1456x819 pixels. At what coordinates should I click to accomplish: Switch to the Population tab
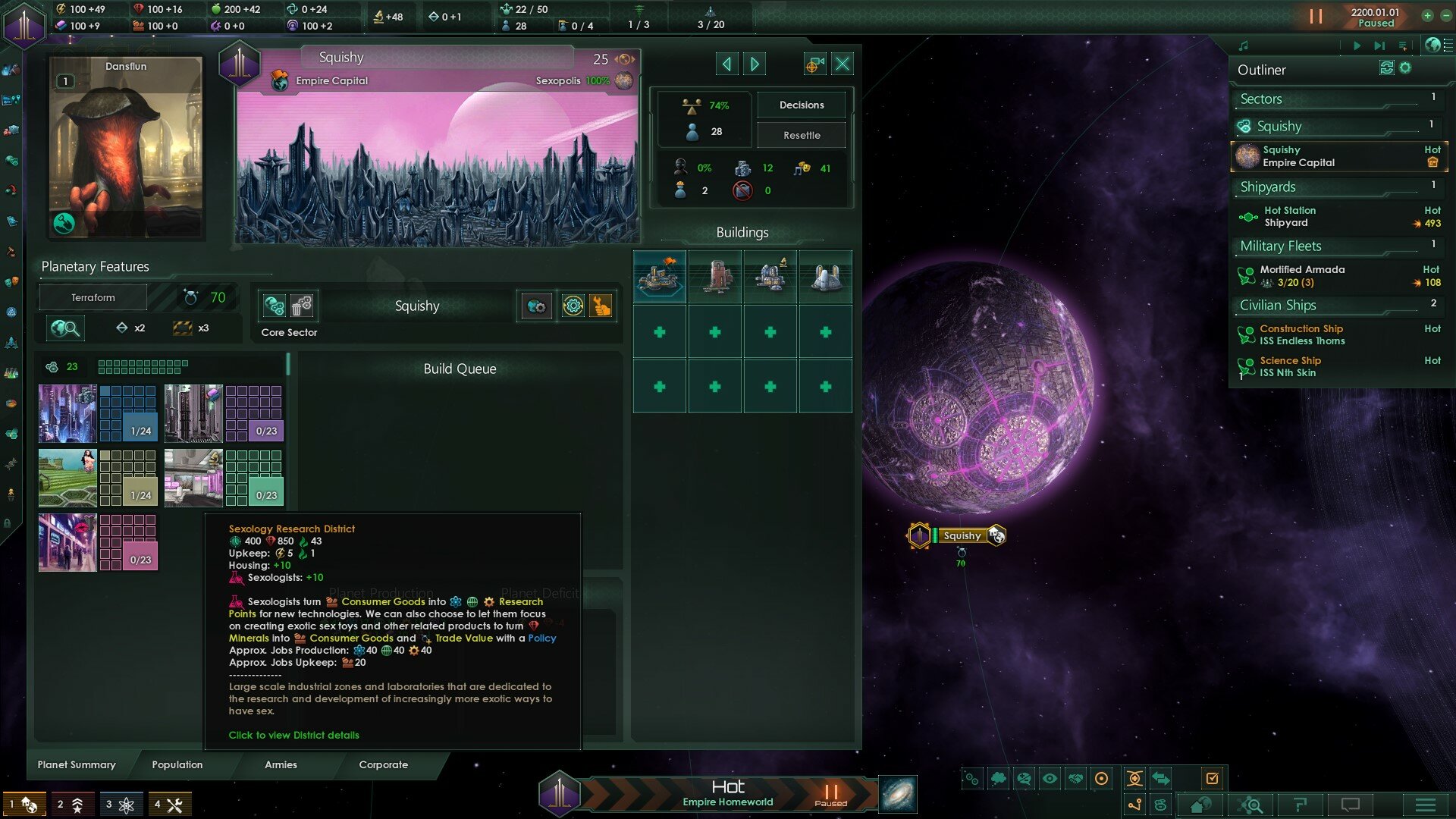pyautogui.click(x=177, y=764)
